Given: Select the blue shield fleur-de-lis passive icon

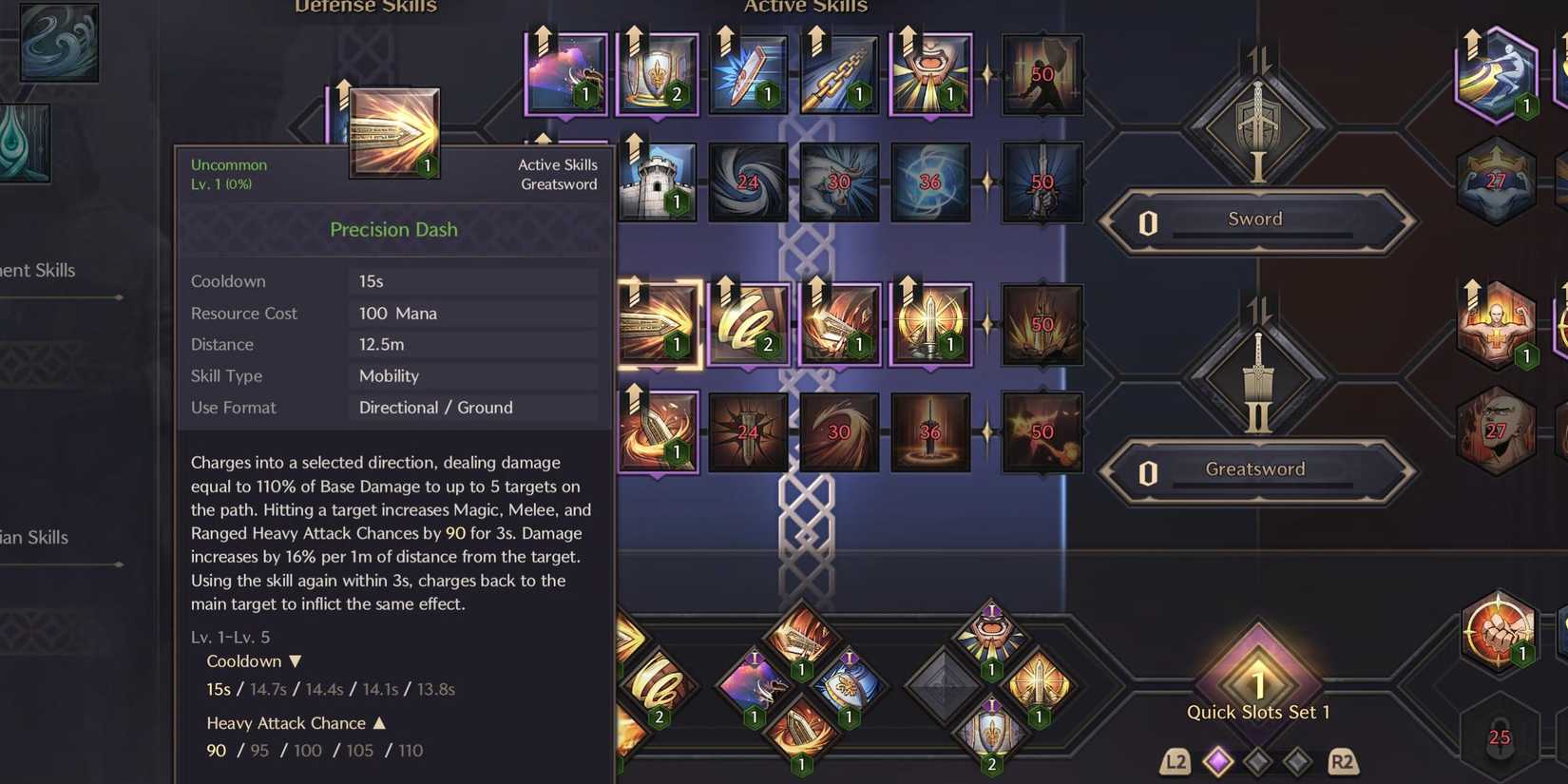Looking at the screenshot, I should tap(657, 71).
